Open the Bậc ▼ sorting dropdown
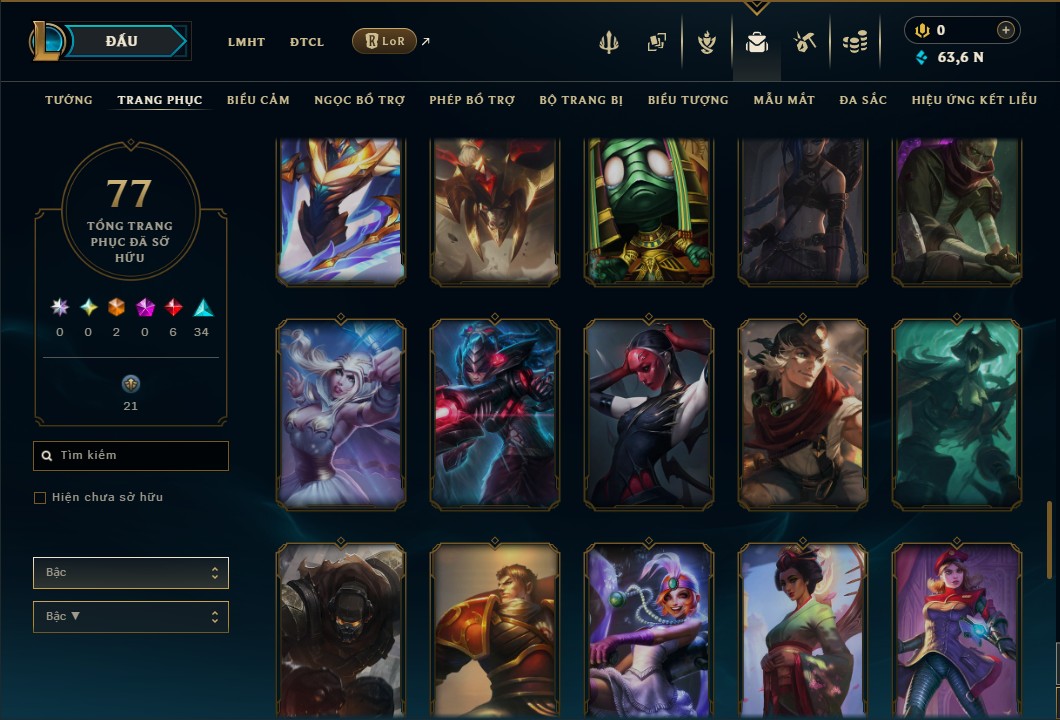This screenshot has height=720, width=1060. click(131, 617)
